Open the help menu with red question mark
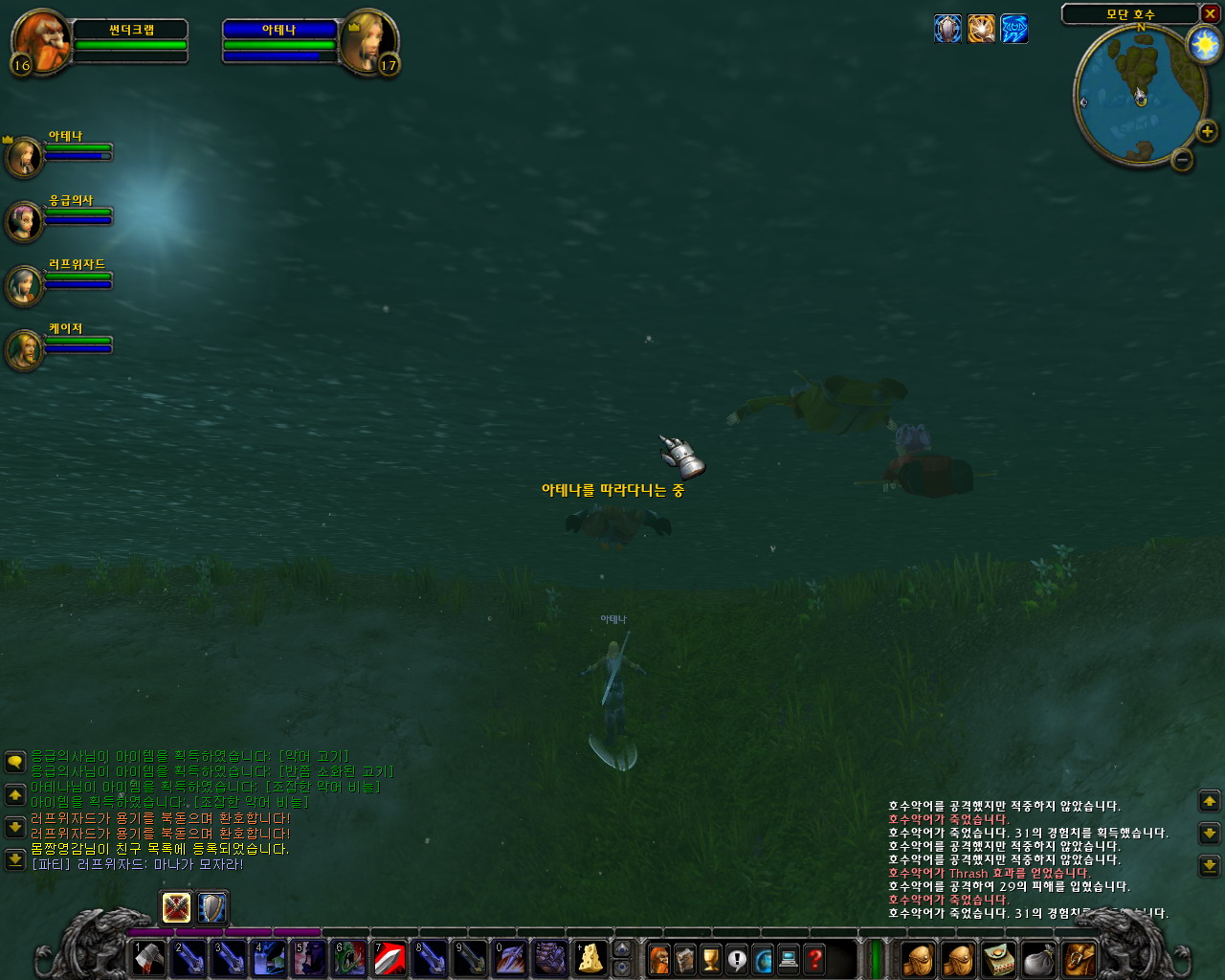This screenshot has height=980, width=1225. [814, 958]
